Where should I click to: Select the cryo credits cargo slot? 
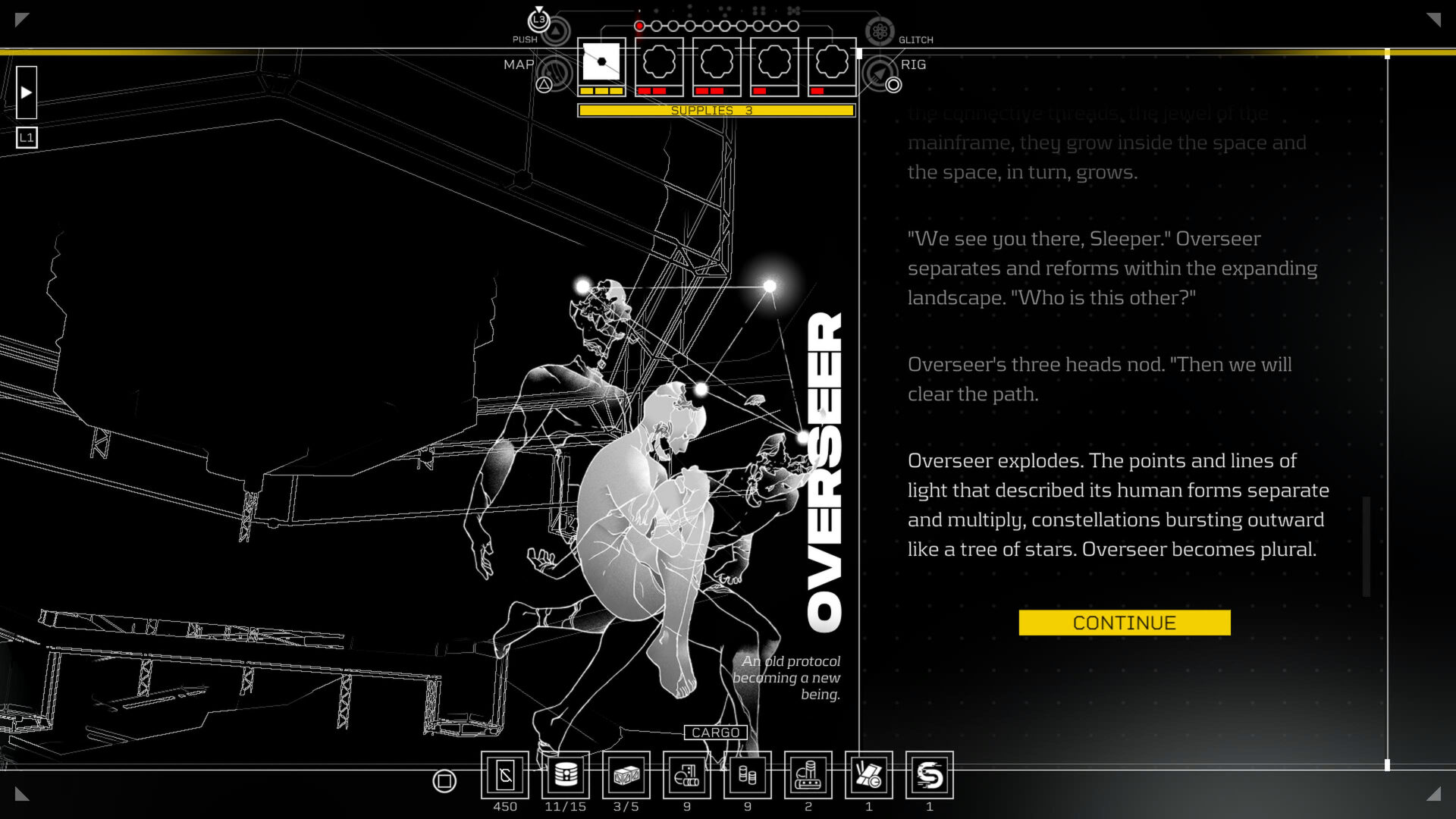[505, 775]
